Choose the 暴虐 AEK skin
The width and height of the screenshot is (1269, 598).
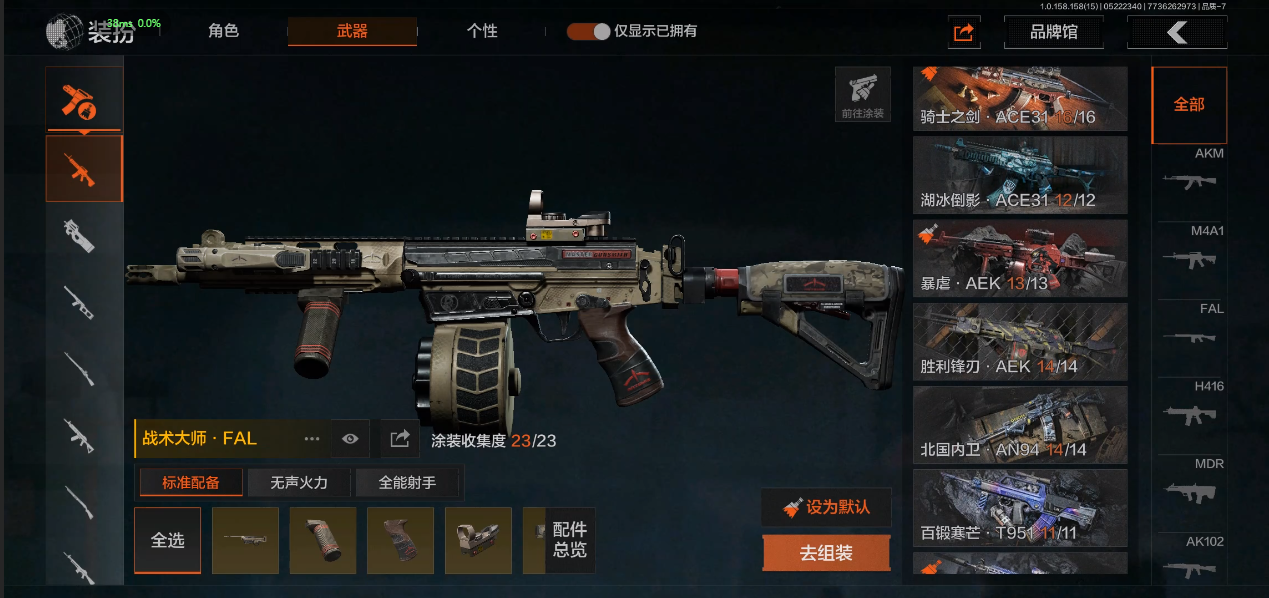tap(1020, 258)
